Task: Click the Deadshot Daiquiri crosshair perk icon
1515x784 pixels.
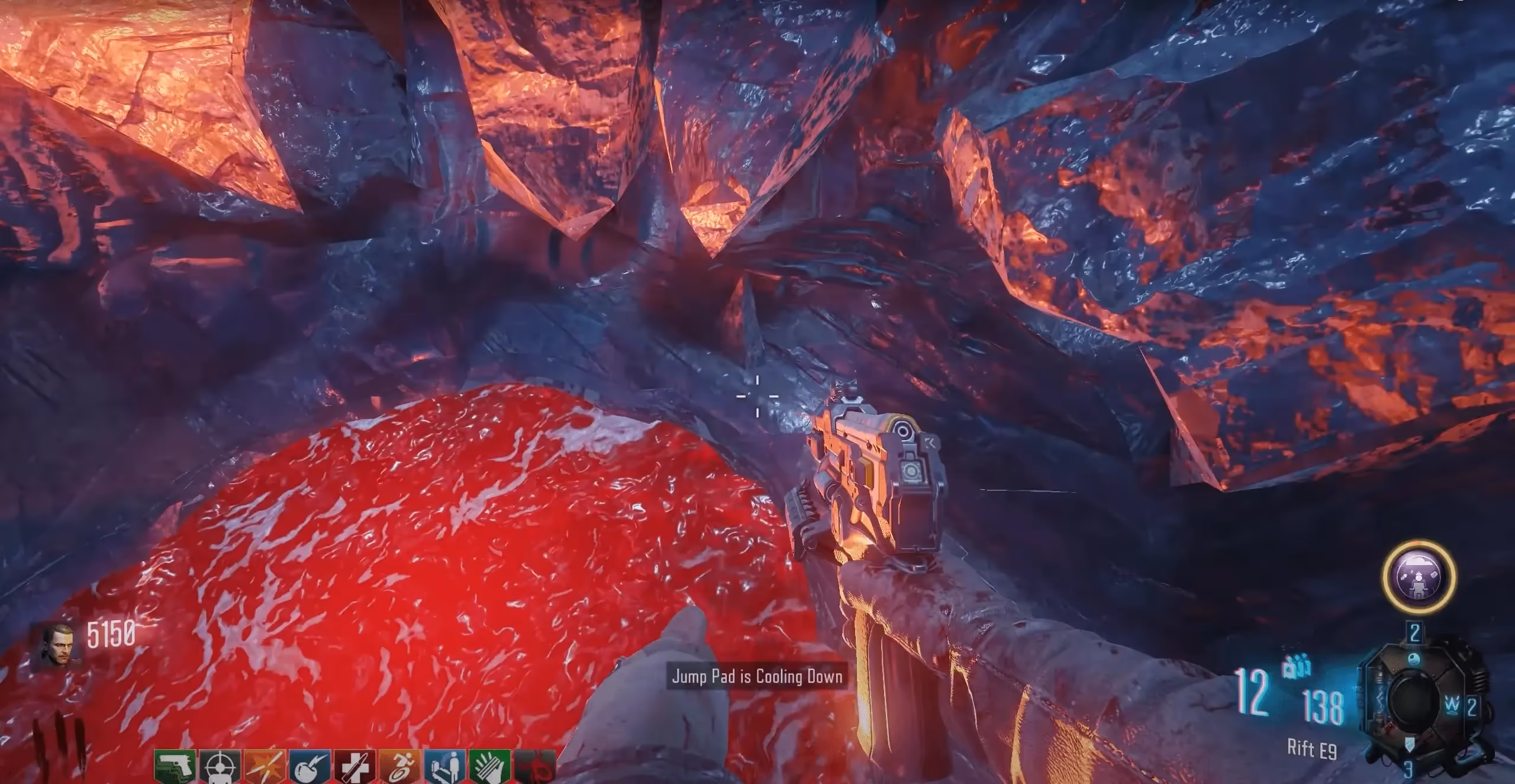Action: 219,767
